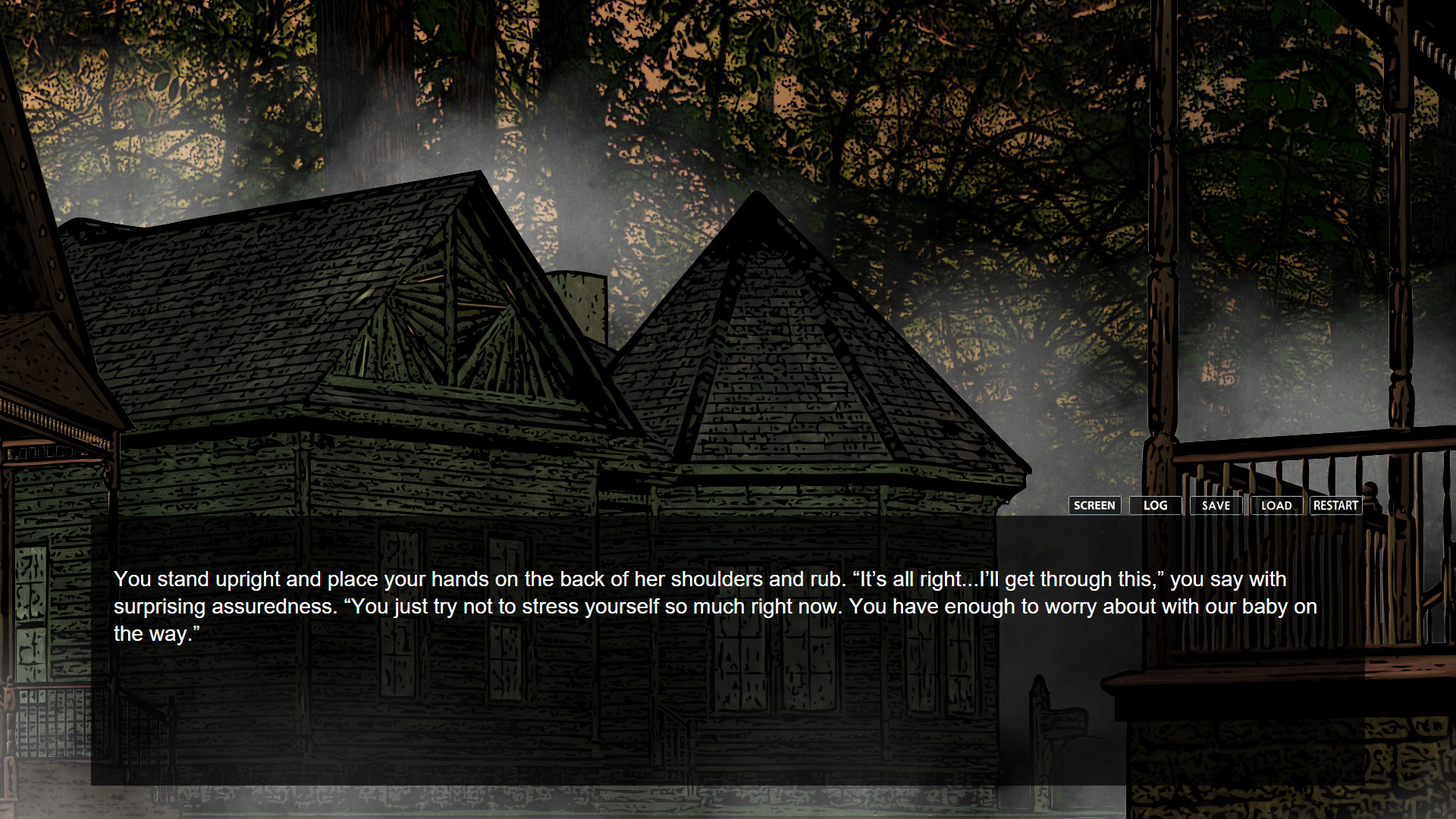The height and width of the screenshot is (819, 1456).
Task: Click the rightmost button labeled RESTART
Action: click(x=1335, y=505)
